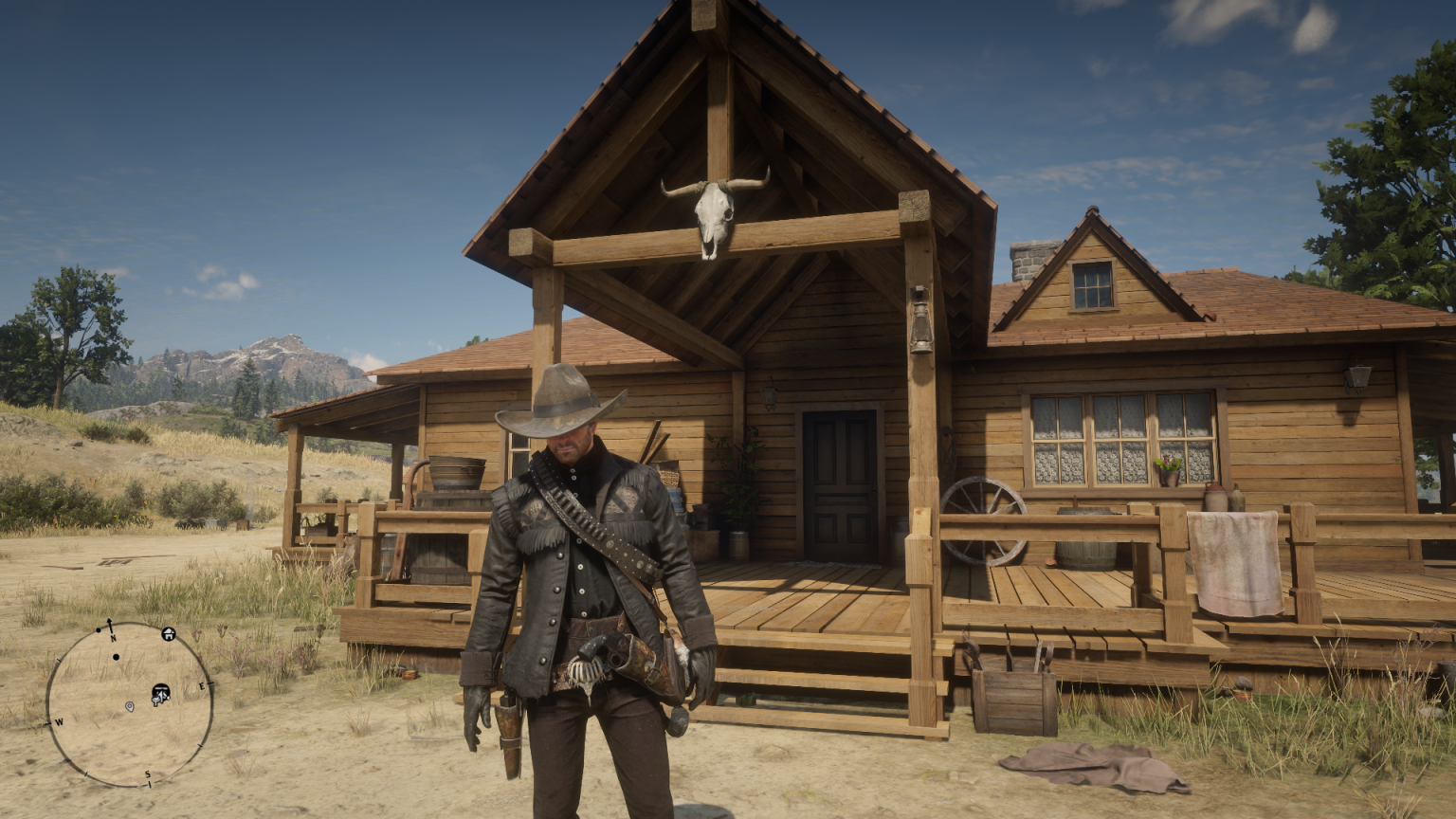Select the W compass marker on the minimap

[x=59, y=722]
